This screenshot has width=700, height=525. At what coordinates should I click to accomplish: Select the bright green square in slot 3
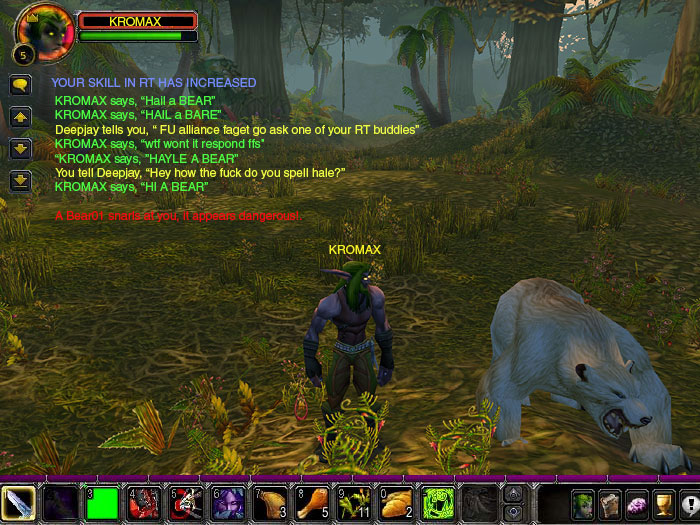coord(102,503)
